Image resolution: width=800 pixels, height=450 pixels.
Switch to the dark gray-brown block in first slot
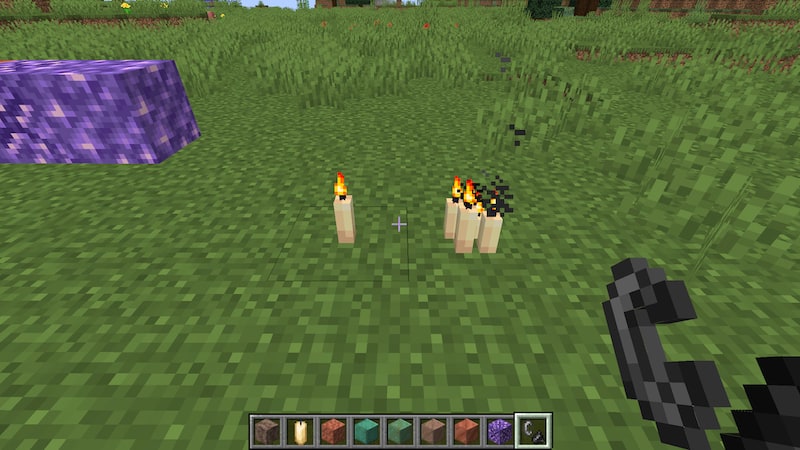click(x=266, y=431)
